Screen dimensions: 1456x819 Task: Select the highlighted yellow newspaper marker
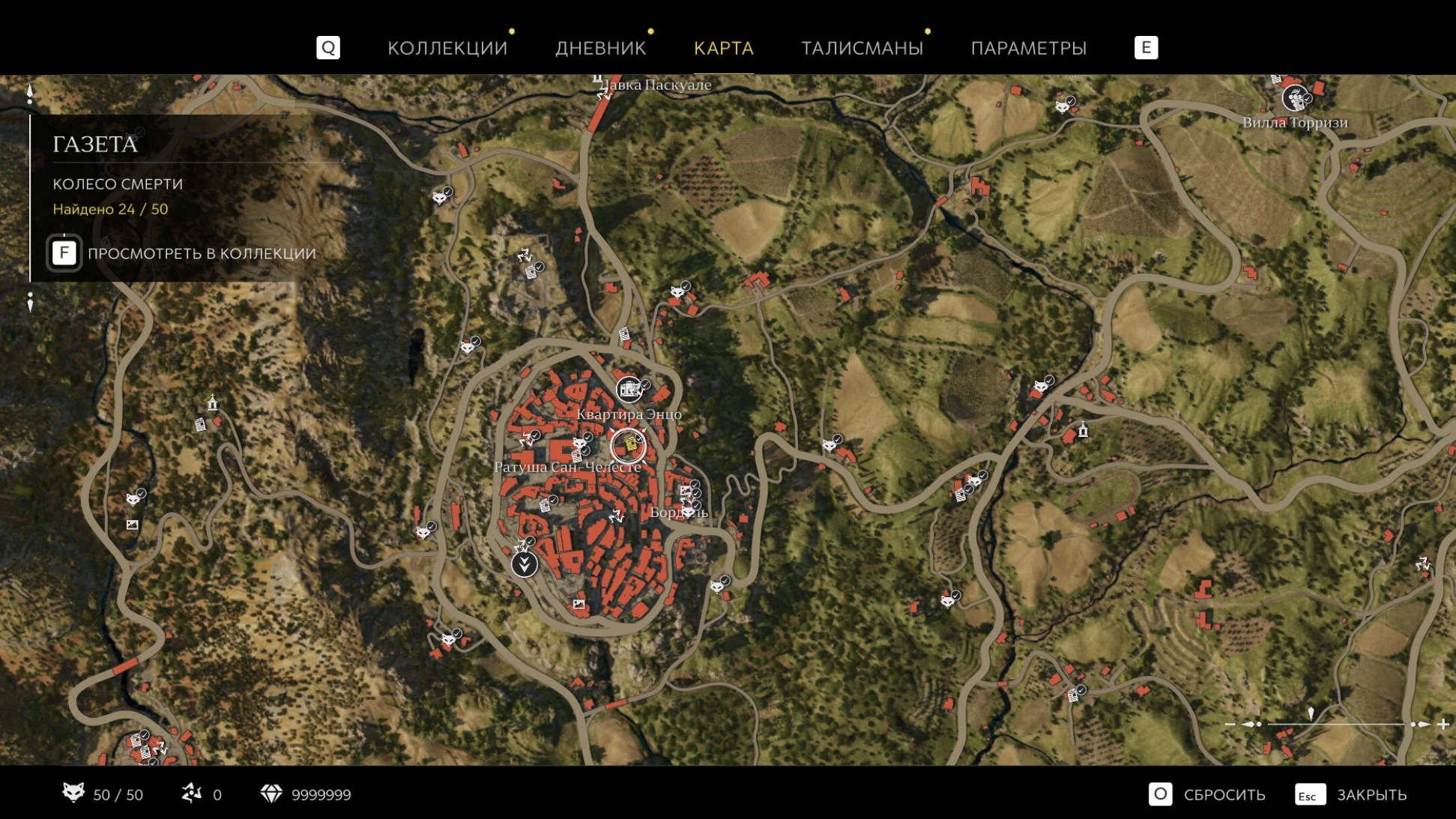[x=629, y=446]
